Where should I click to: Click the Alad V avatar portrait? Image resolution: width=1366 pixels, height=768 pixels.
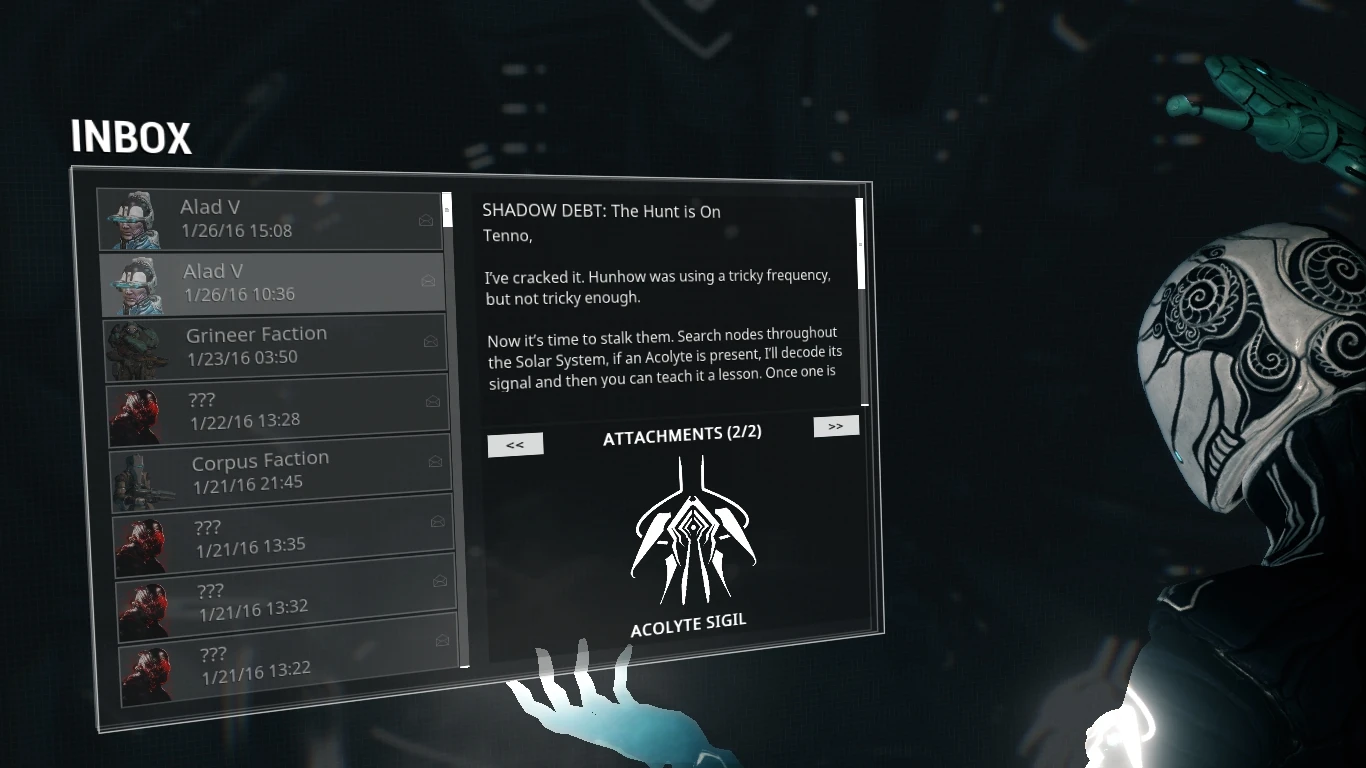[138, 218]
